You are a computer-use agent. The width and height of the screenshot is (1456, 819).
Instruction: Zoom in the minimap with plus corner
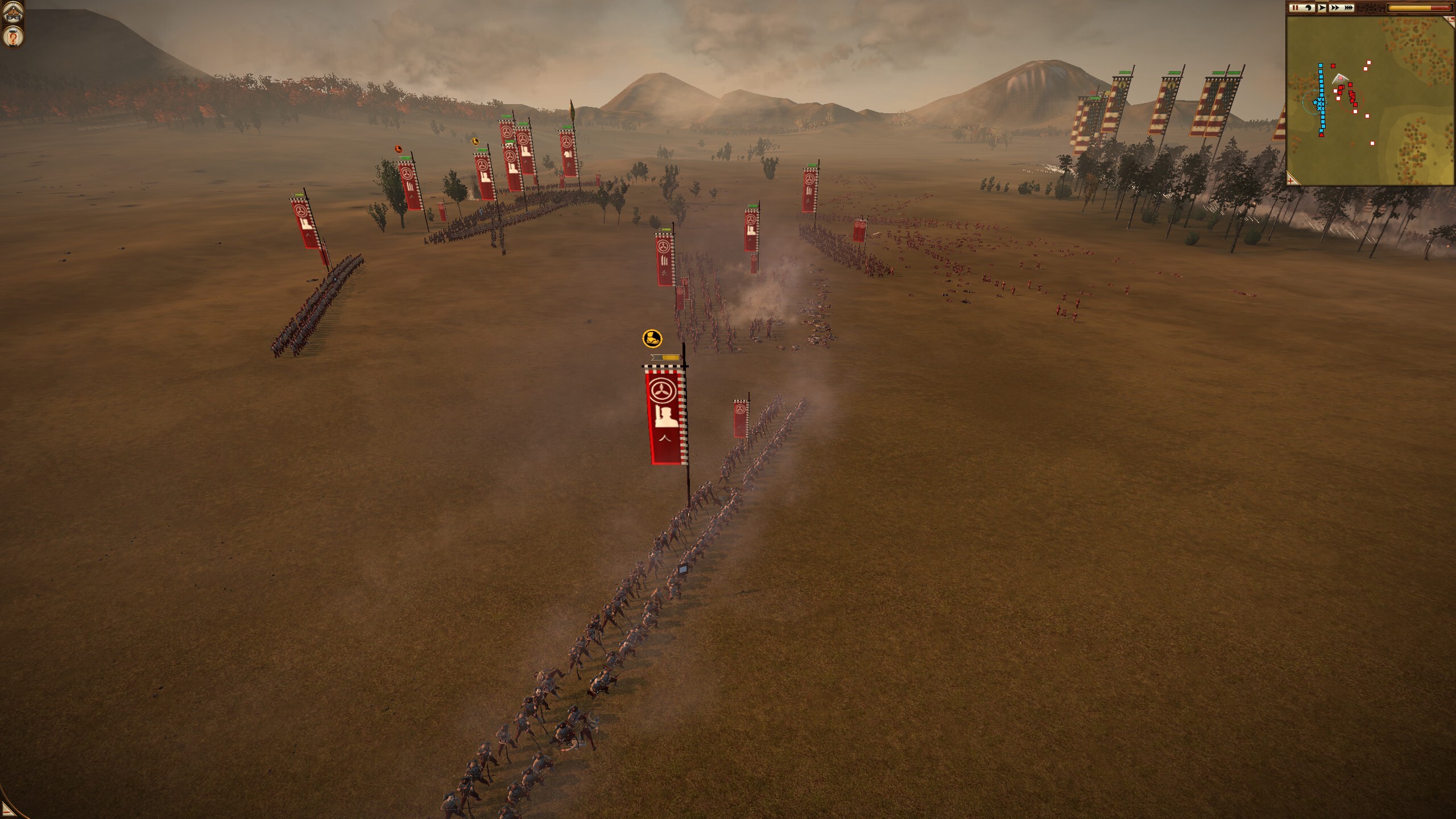(x=1292, y=180)
